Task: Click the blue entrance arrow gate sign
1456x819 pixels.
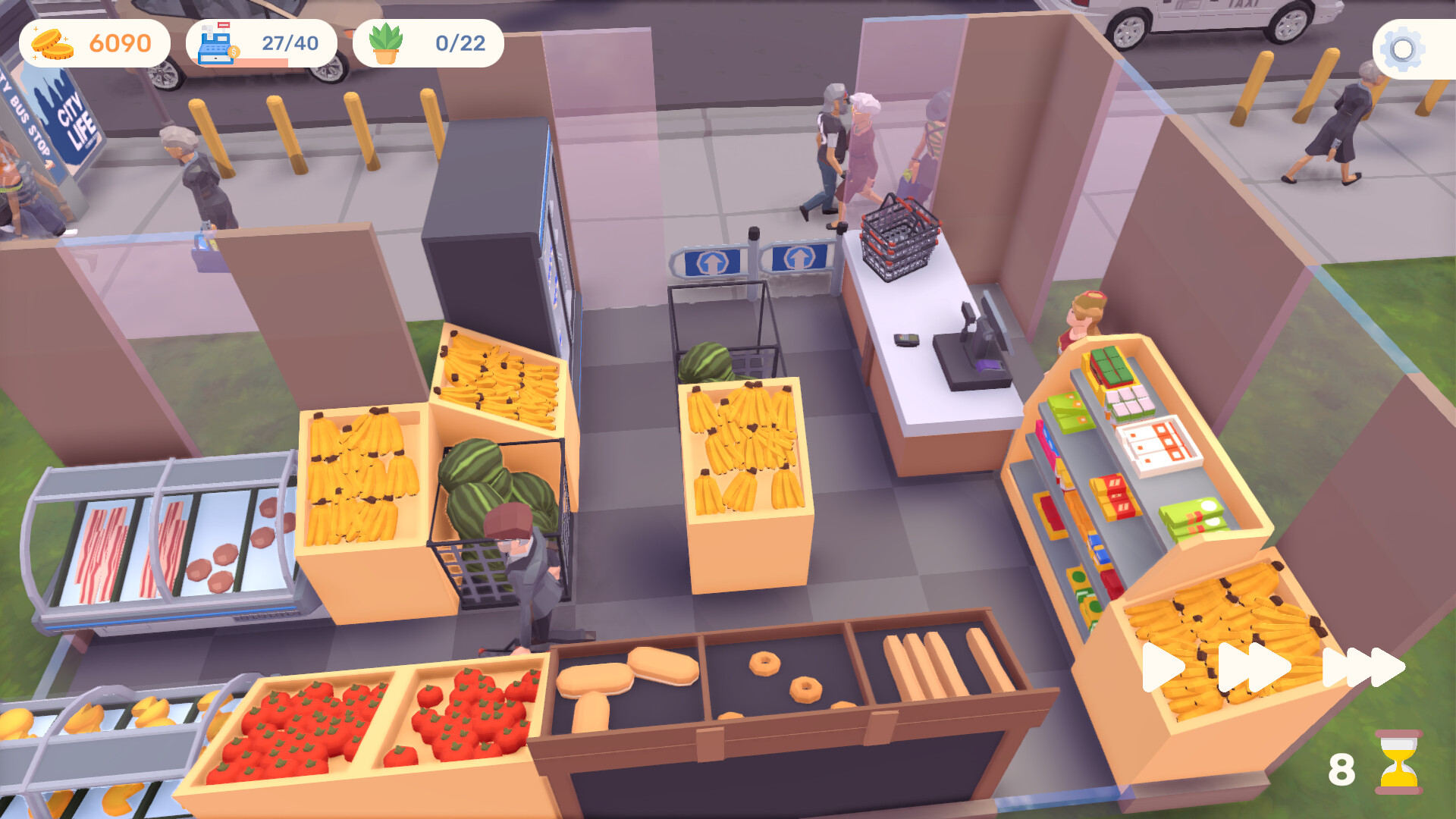Action: pos(711,258)
